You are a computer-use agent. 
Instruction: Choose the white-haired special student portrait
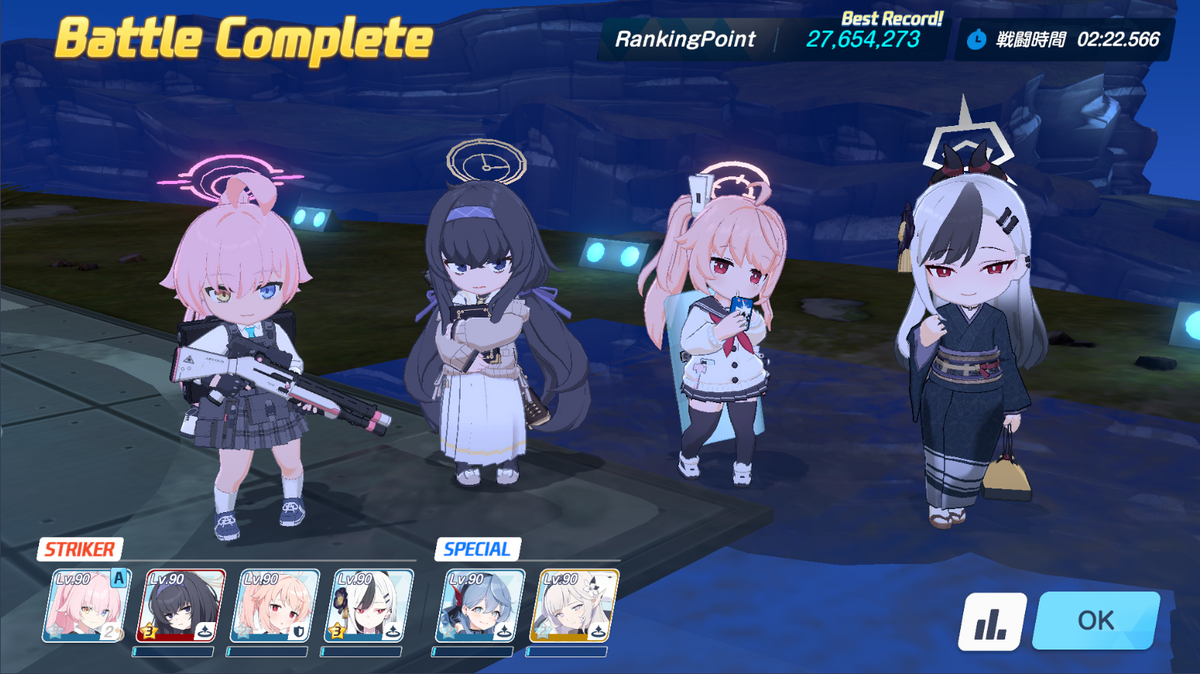[575, 606]
